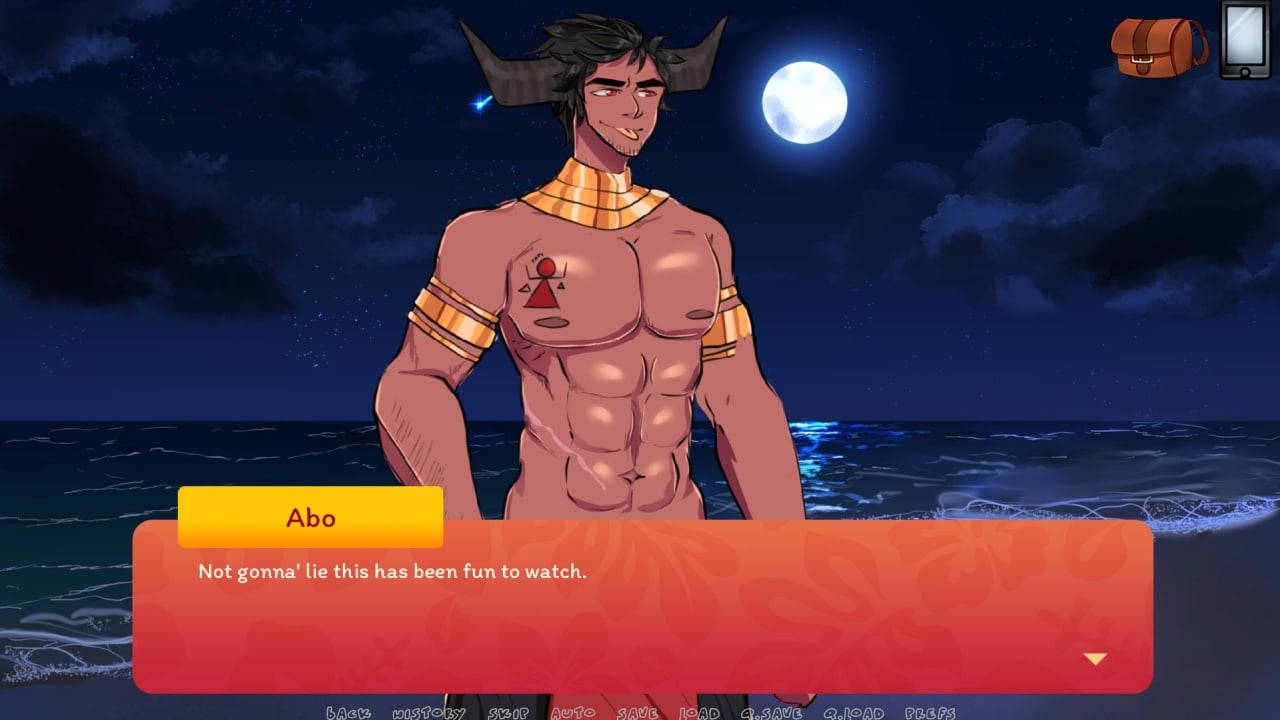Open the smartphone icon
The image size is (1280, 720).
click(x=1244, y=39)
